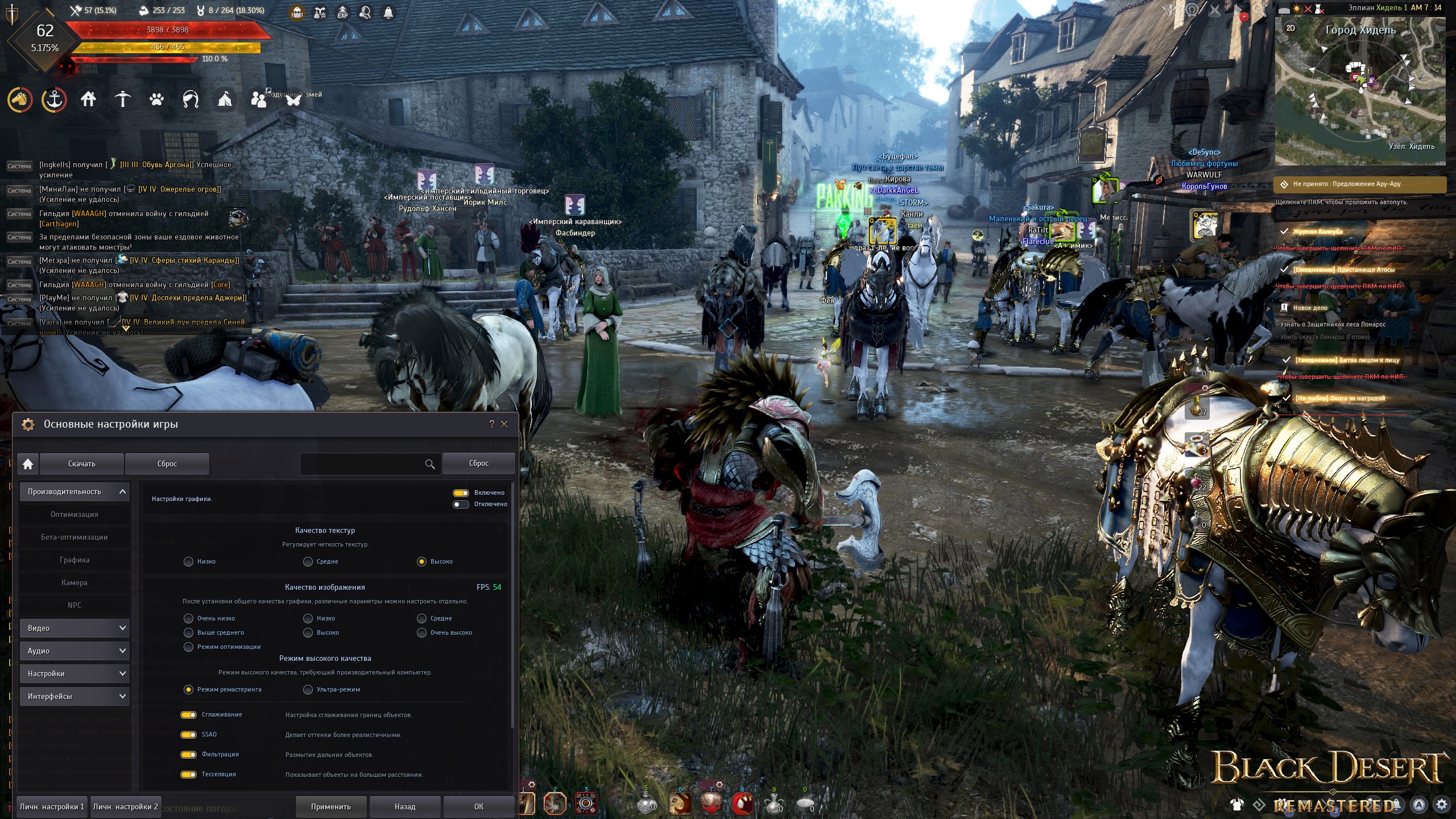
Task: Apply settings with the Применить button
Action: [x=331, y=806]
